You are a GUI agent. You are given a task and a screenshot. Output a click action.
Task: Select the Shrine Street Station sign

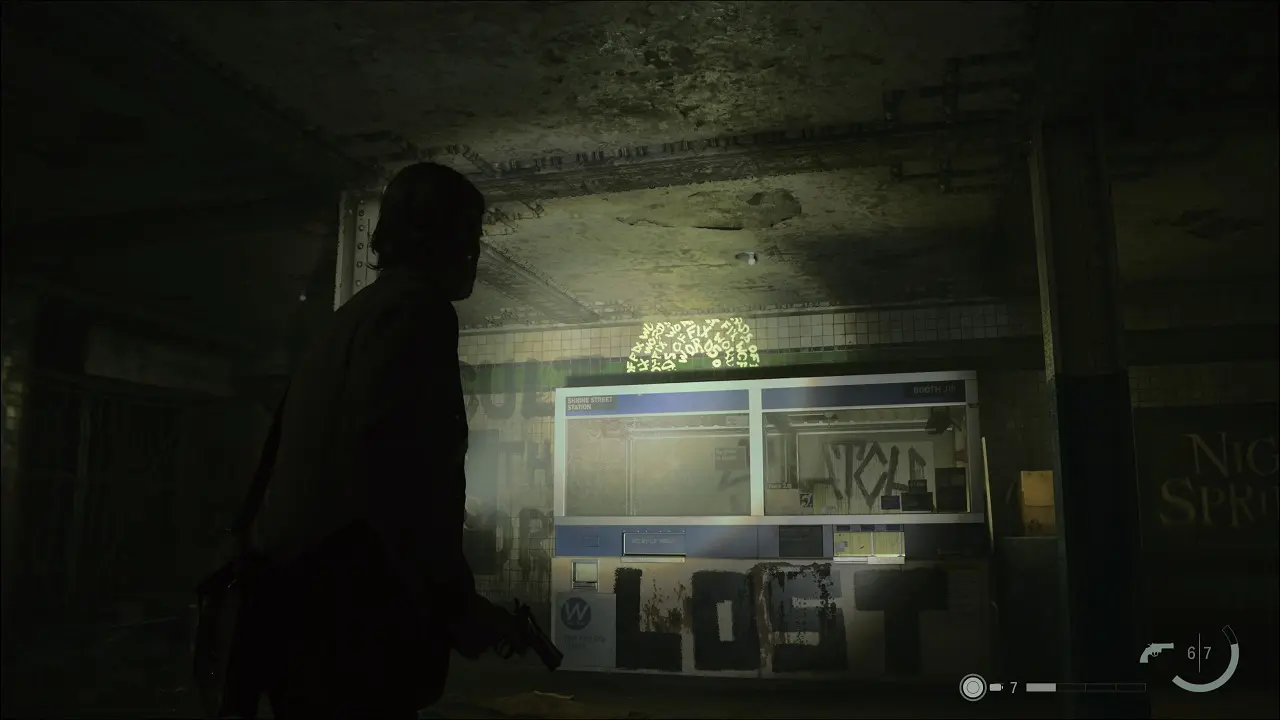coord(591,401)
